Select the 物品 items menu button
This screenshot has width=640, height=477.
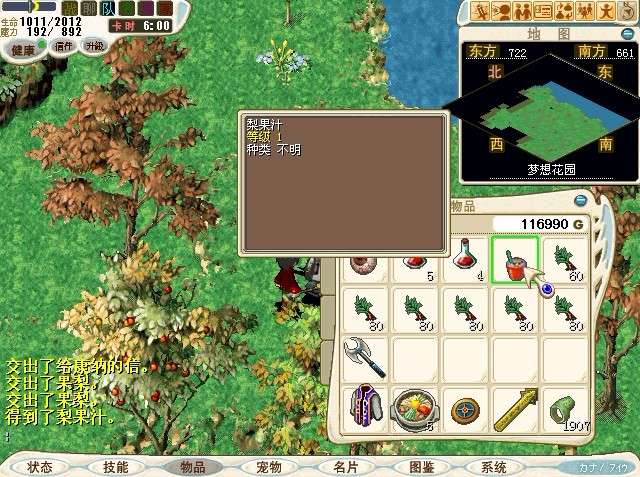point(192,467)
